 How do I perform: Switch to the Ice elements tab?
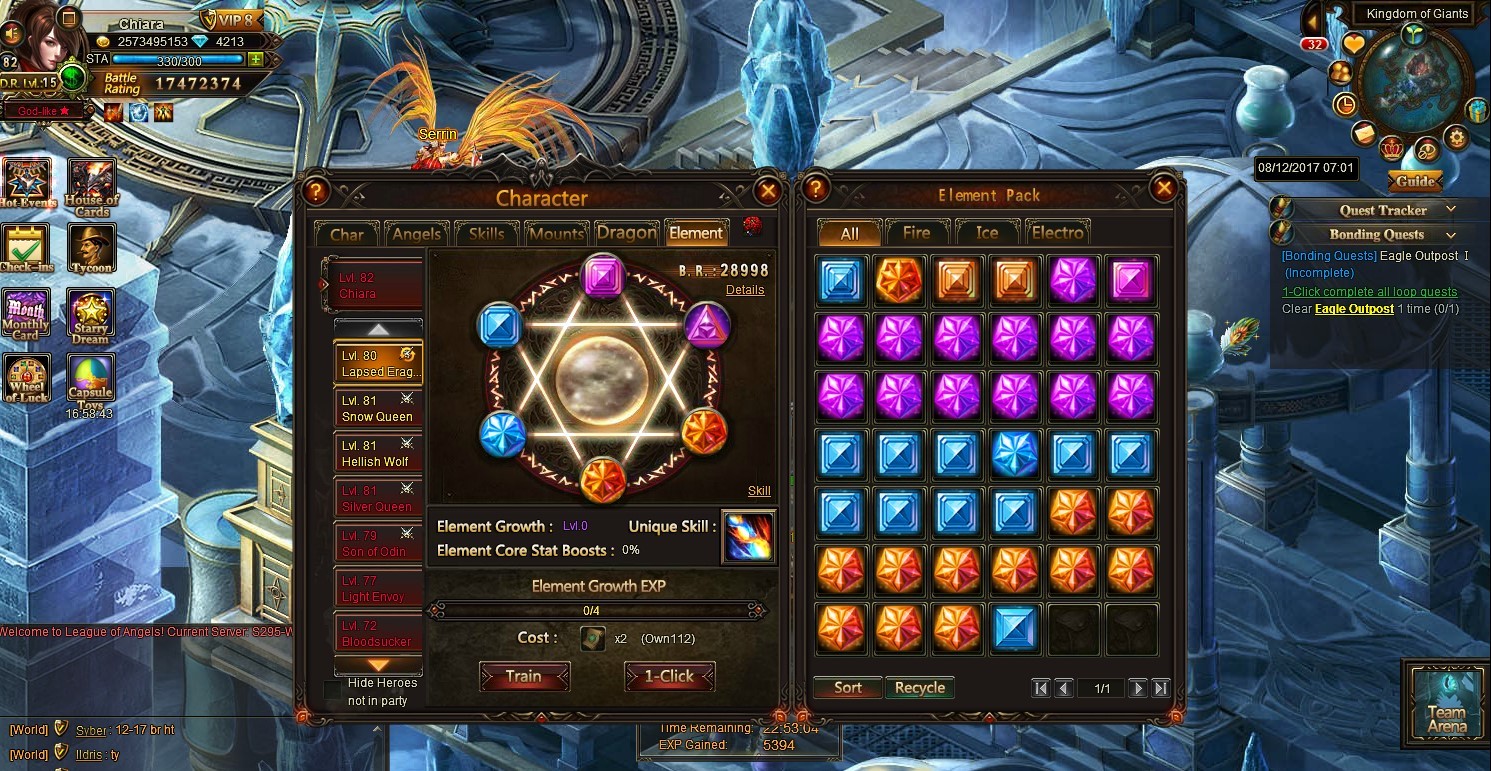(x=987, y=233)
